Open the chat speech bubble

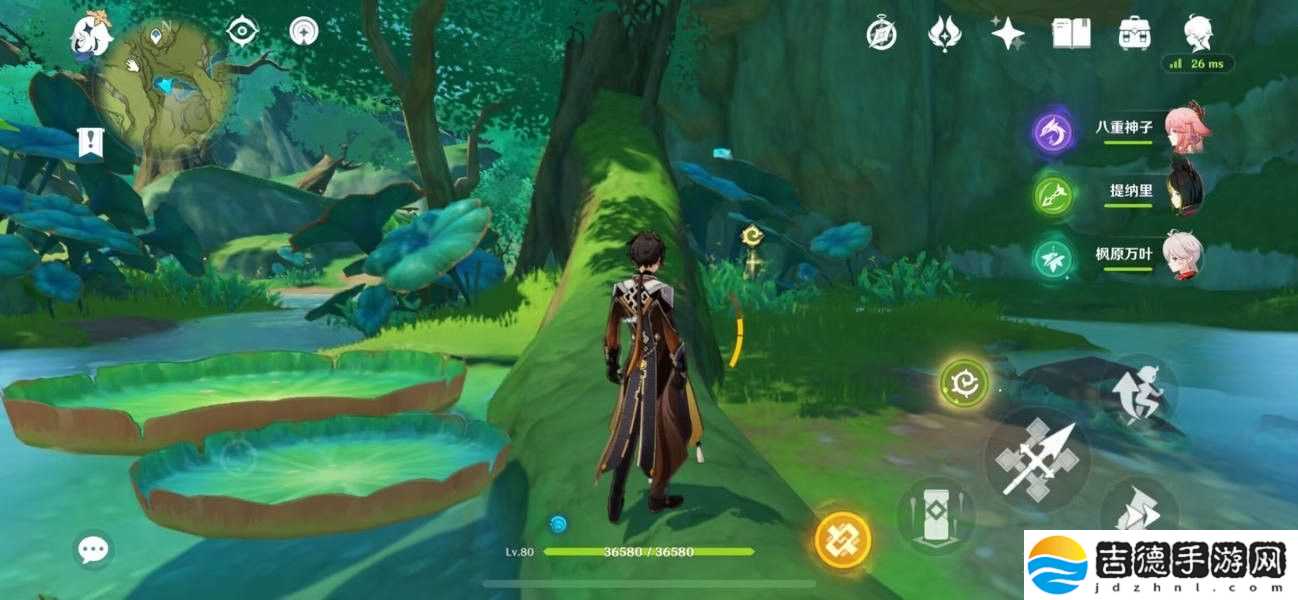pyautogui.click(x=93, y=548)
